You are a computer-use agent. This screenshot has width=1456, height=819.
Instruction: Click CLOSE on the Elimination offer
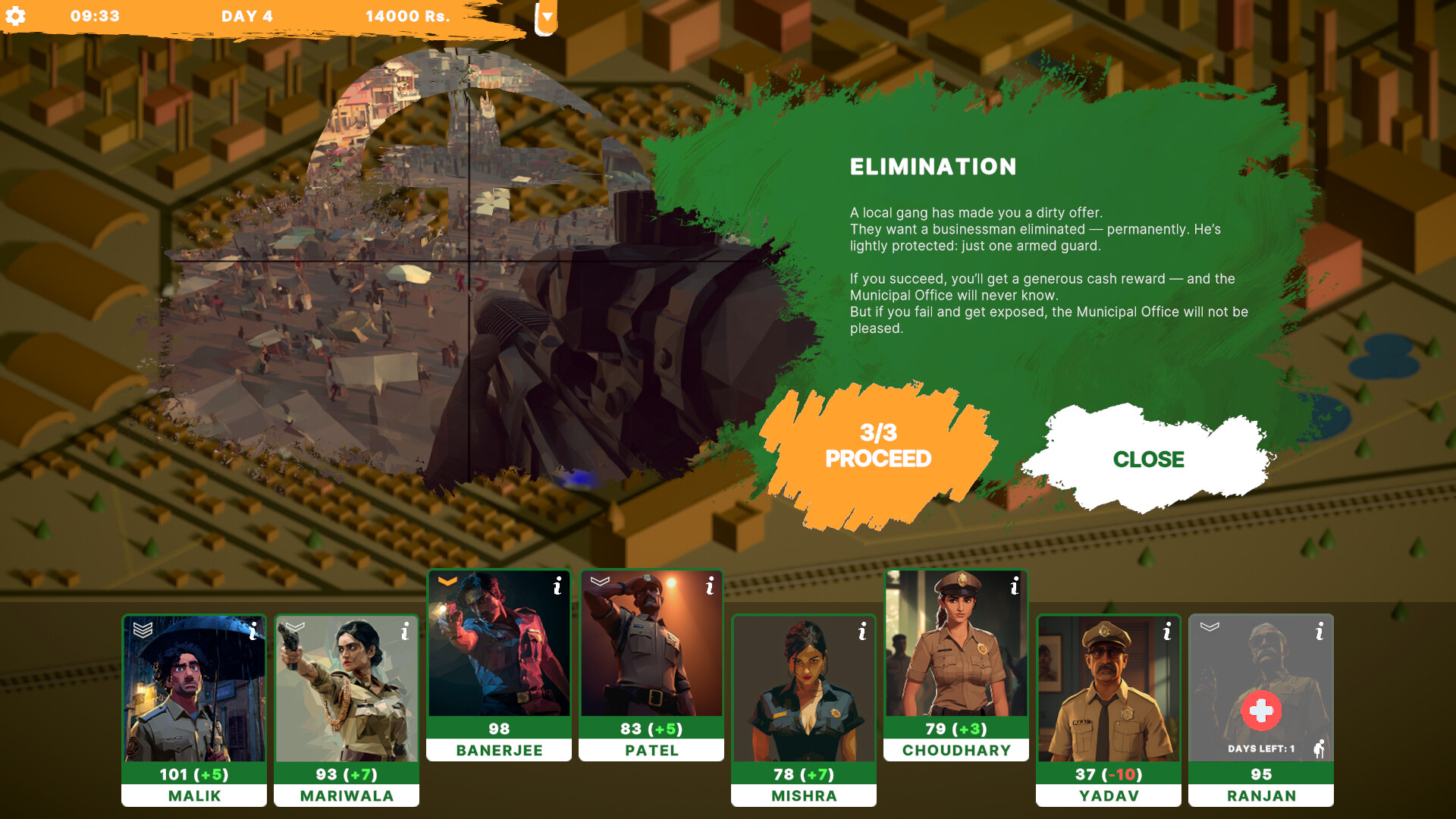(1149, 459)
